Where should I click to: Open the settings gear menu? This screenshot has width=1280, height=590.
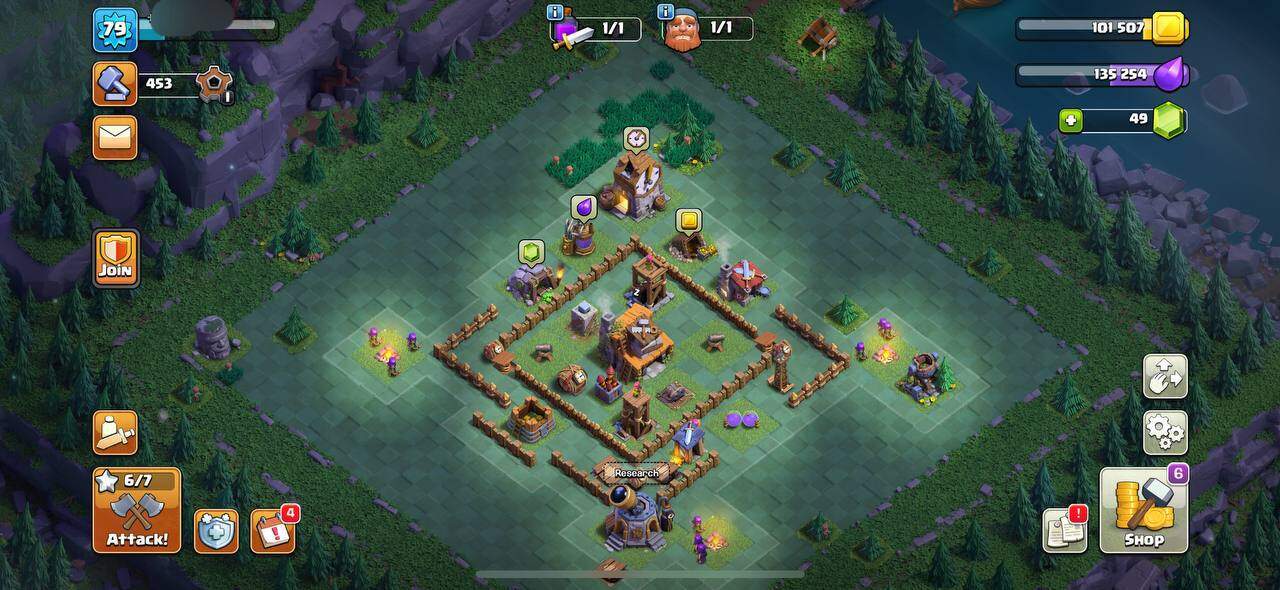click(1164, 432)
